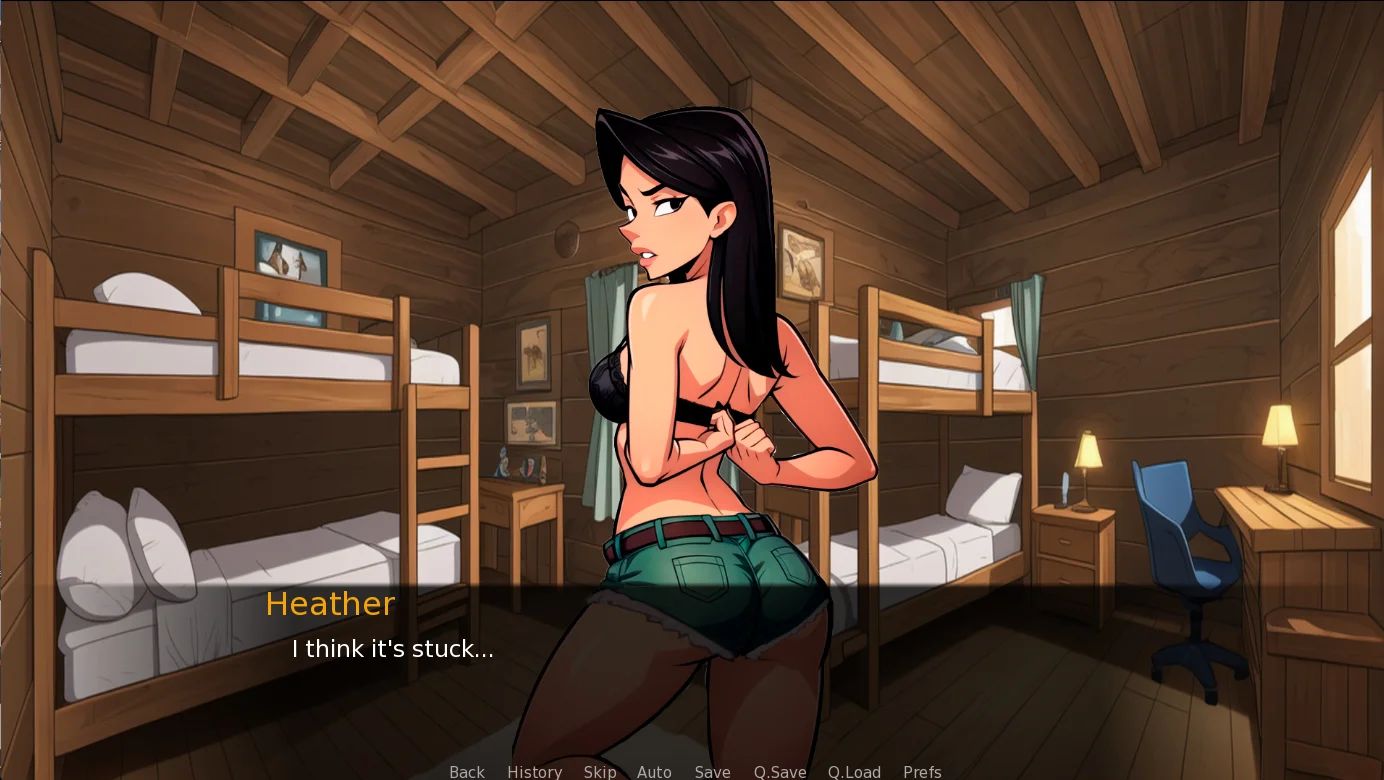Image resolution: width=1384 pixels, height=780 pixels.
Task: Turn on Auto-advance dialogue
Action: coord(654,772)
